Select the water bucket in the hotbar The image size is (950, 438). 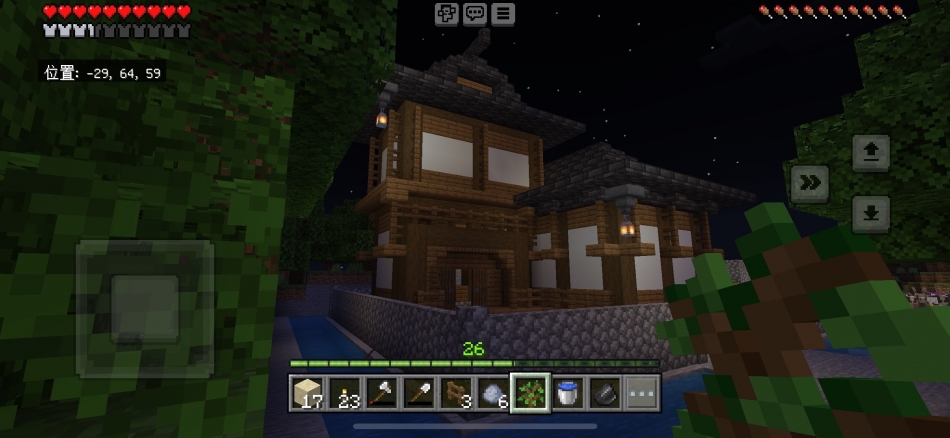pos(567,393)
